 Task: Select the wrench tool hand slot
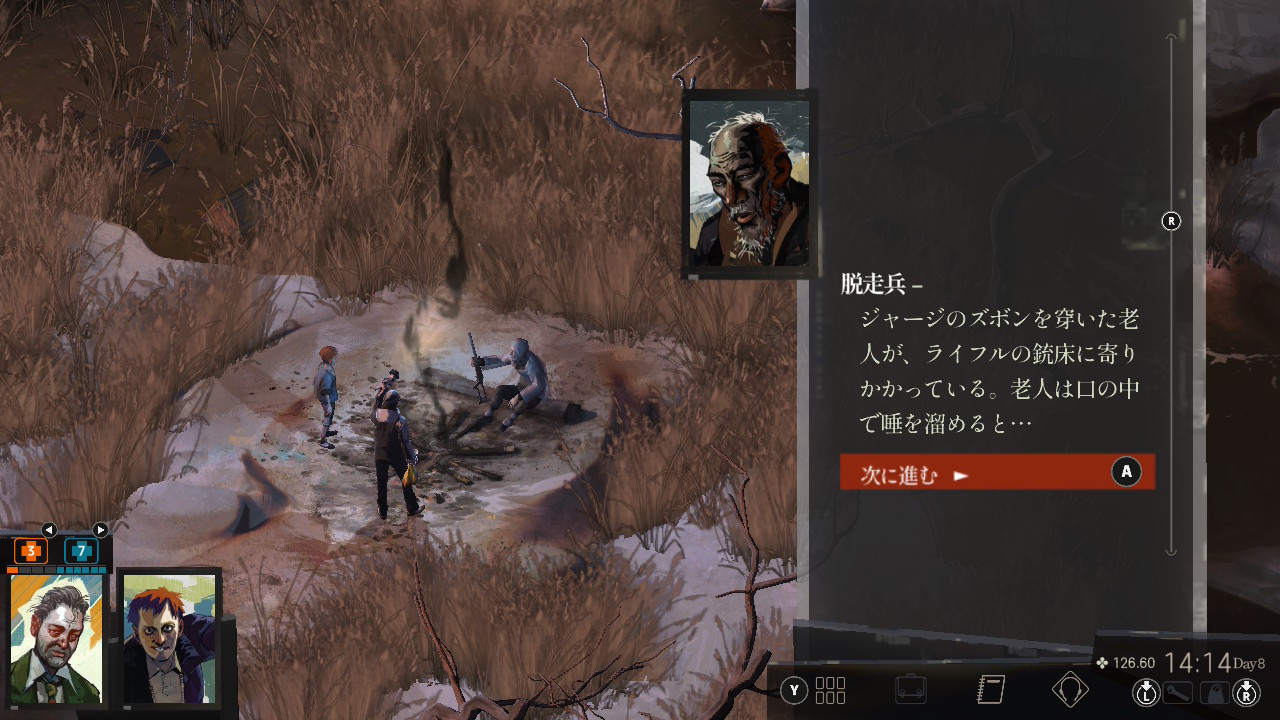pyautogui.click(x=1181, y=691)
